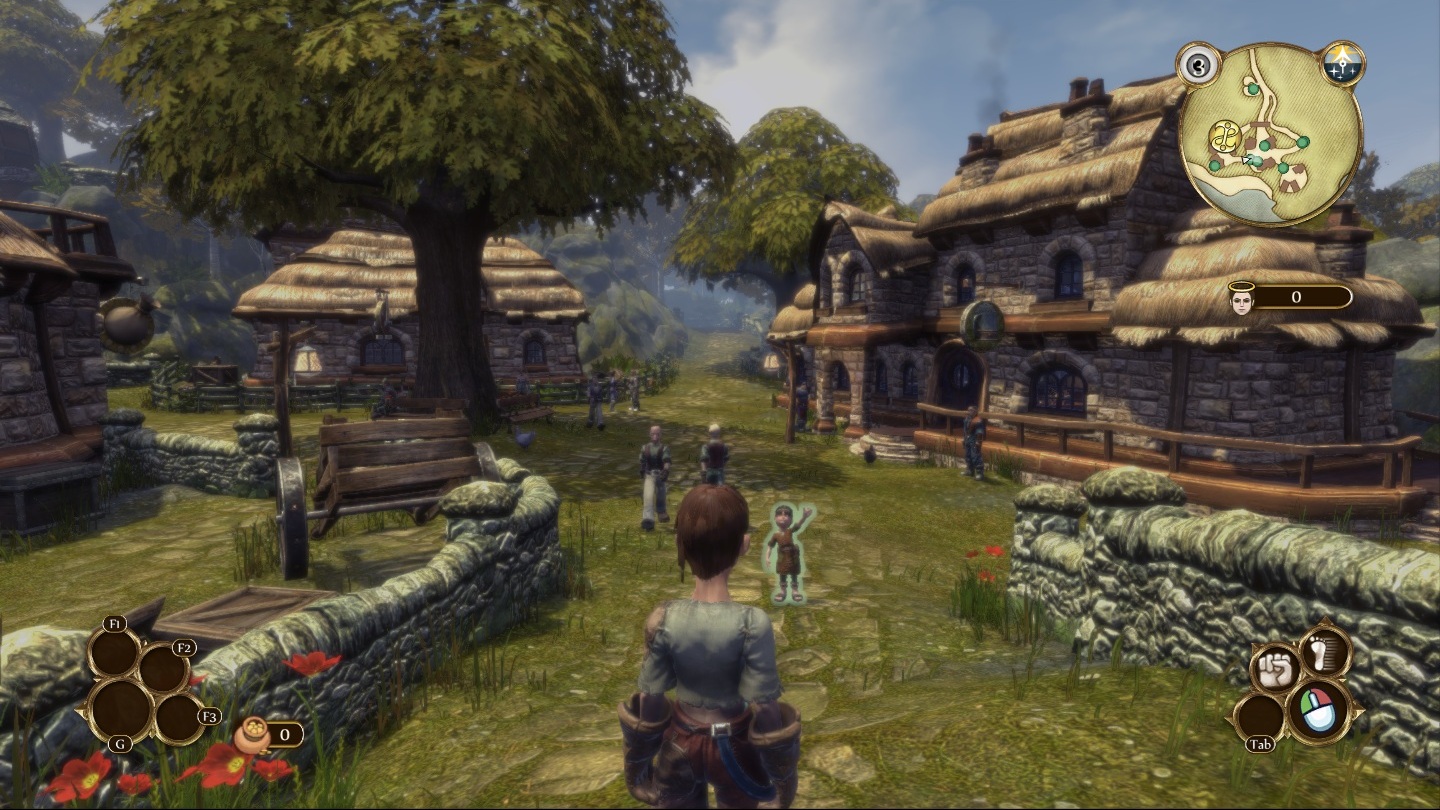Select the quick slot labeled F1
This screenshot has height=810, width=1440.
tap(113, 651)
